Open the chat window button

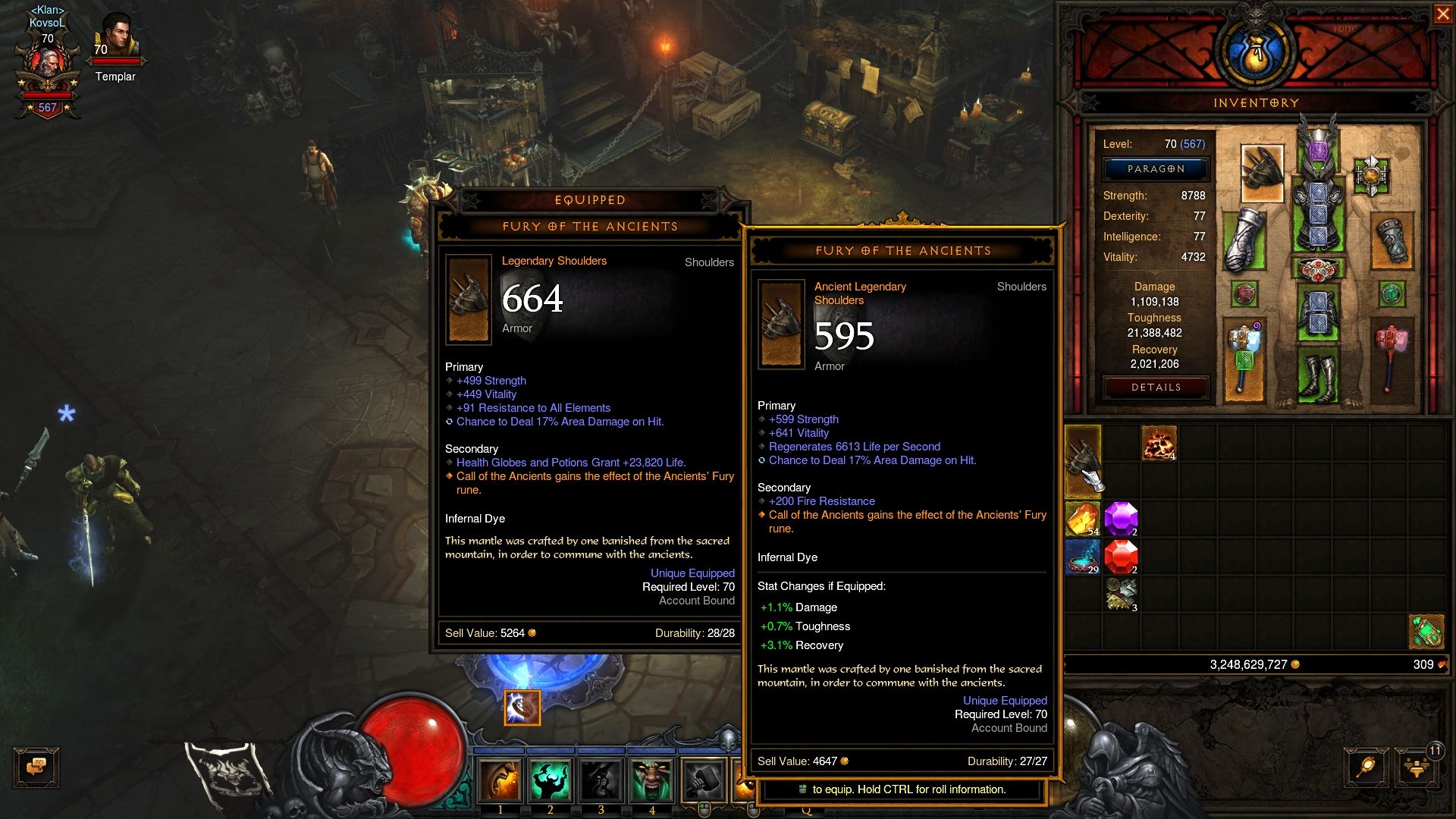click(36, 767)
